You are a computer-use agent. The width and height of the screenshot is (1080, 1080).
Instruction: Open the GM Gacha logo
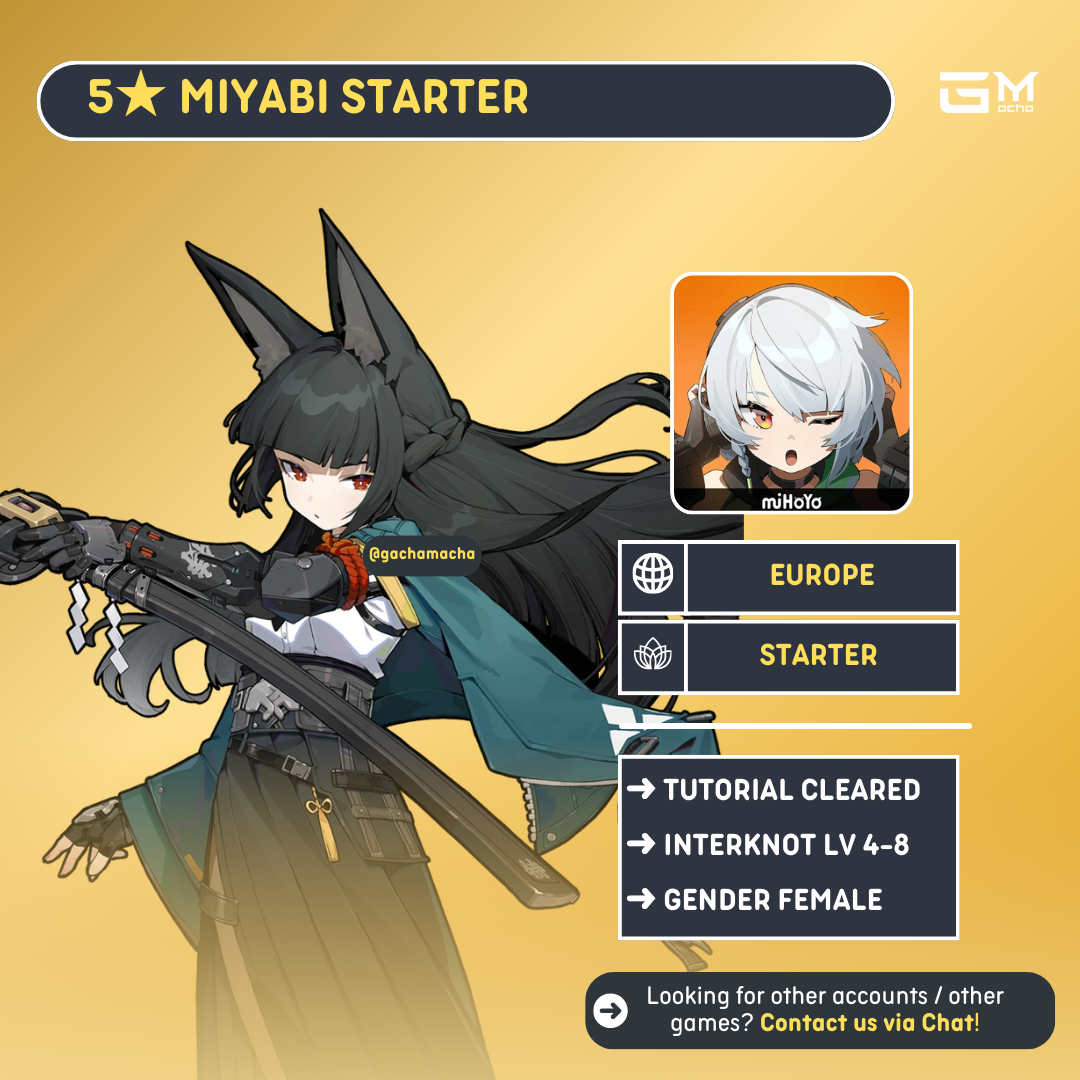coord(988,93)
